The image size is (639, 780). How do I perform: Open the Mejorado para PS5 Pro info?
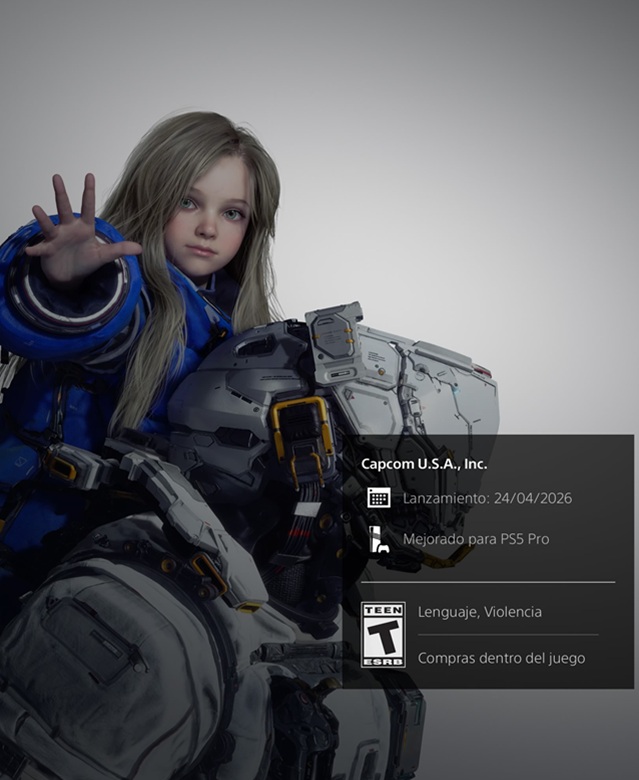coord(475,539)
